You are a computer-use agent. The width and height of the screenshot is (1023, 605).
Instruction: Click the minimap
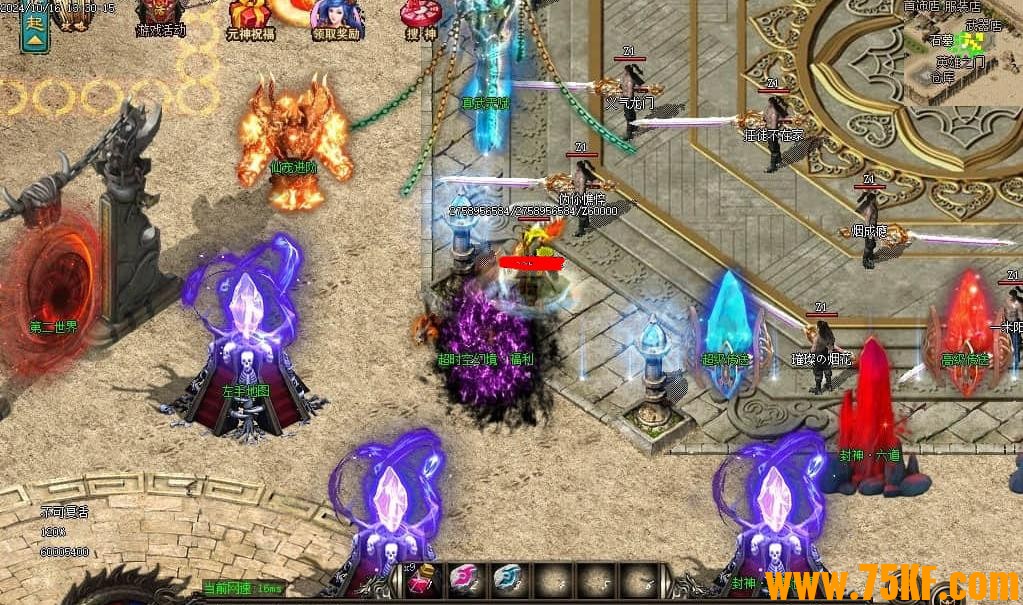click(961, 50)
